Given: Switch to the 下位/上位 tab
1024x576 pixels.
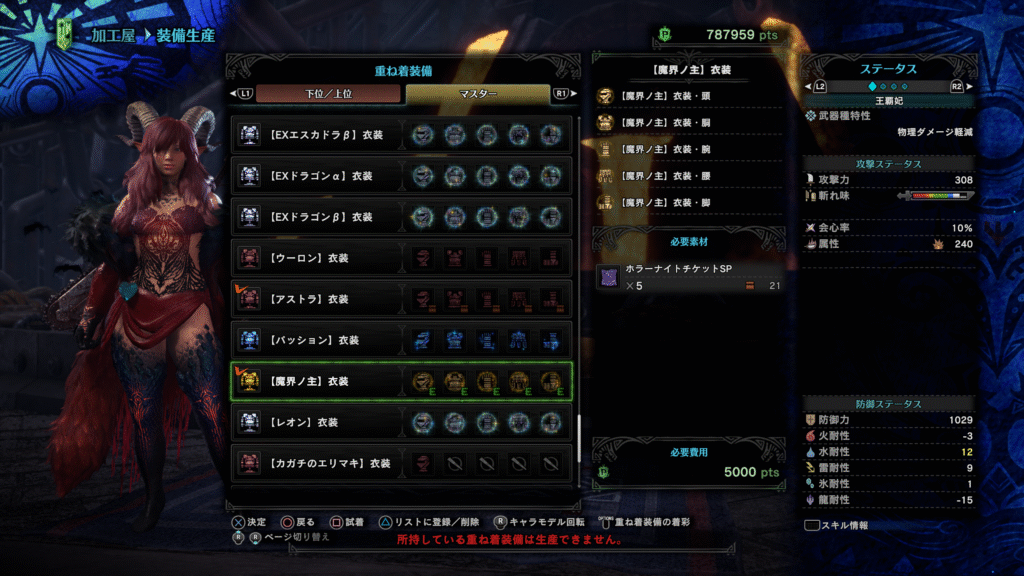Looking at the screenshot, I should 329,94.
